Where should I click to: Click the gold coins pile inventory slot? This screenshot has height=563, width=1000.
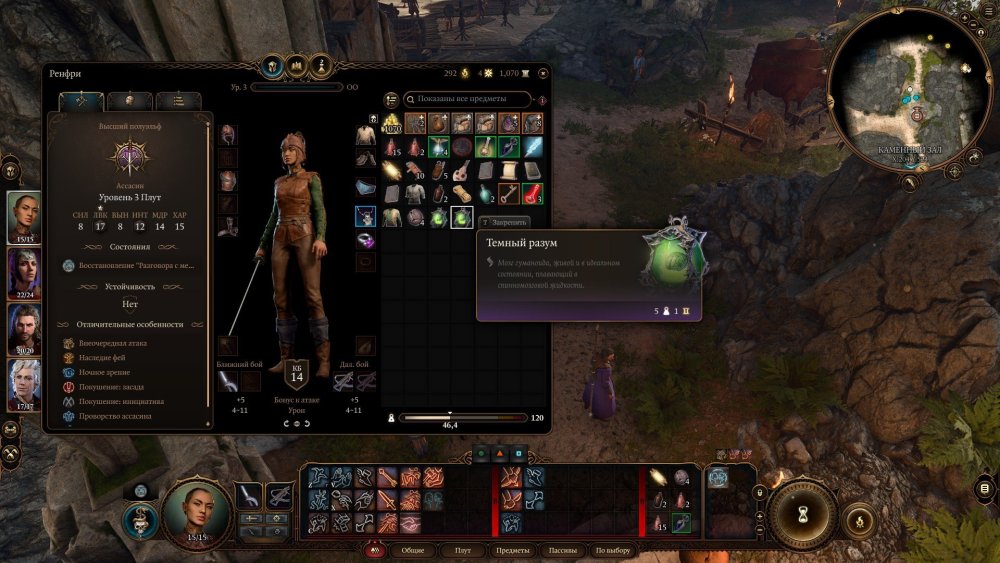[392, 123]
